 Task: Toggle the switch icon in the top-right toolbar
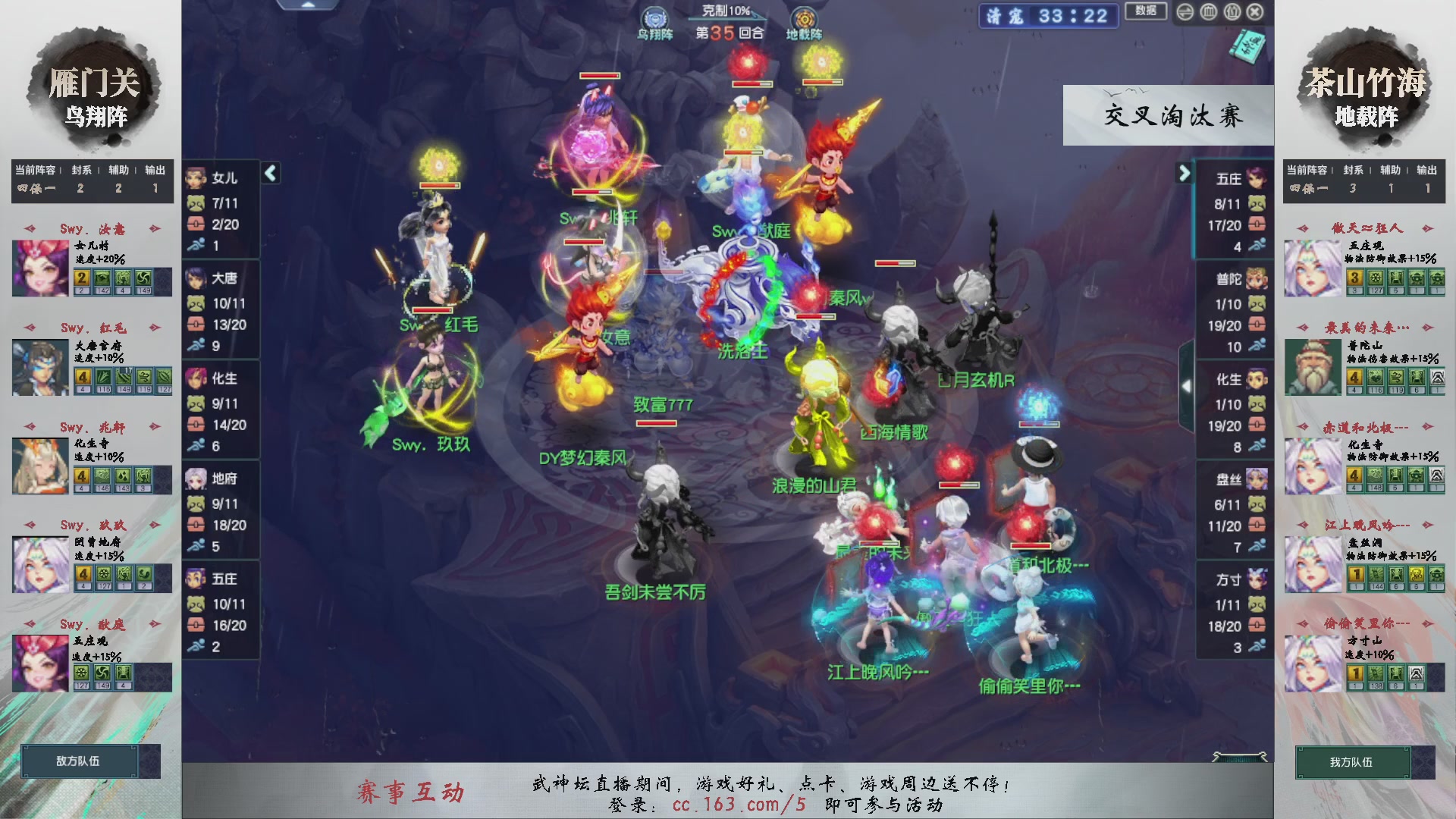(1185, 12)
